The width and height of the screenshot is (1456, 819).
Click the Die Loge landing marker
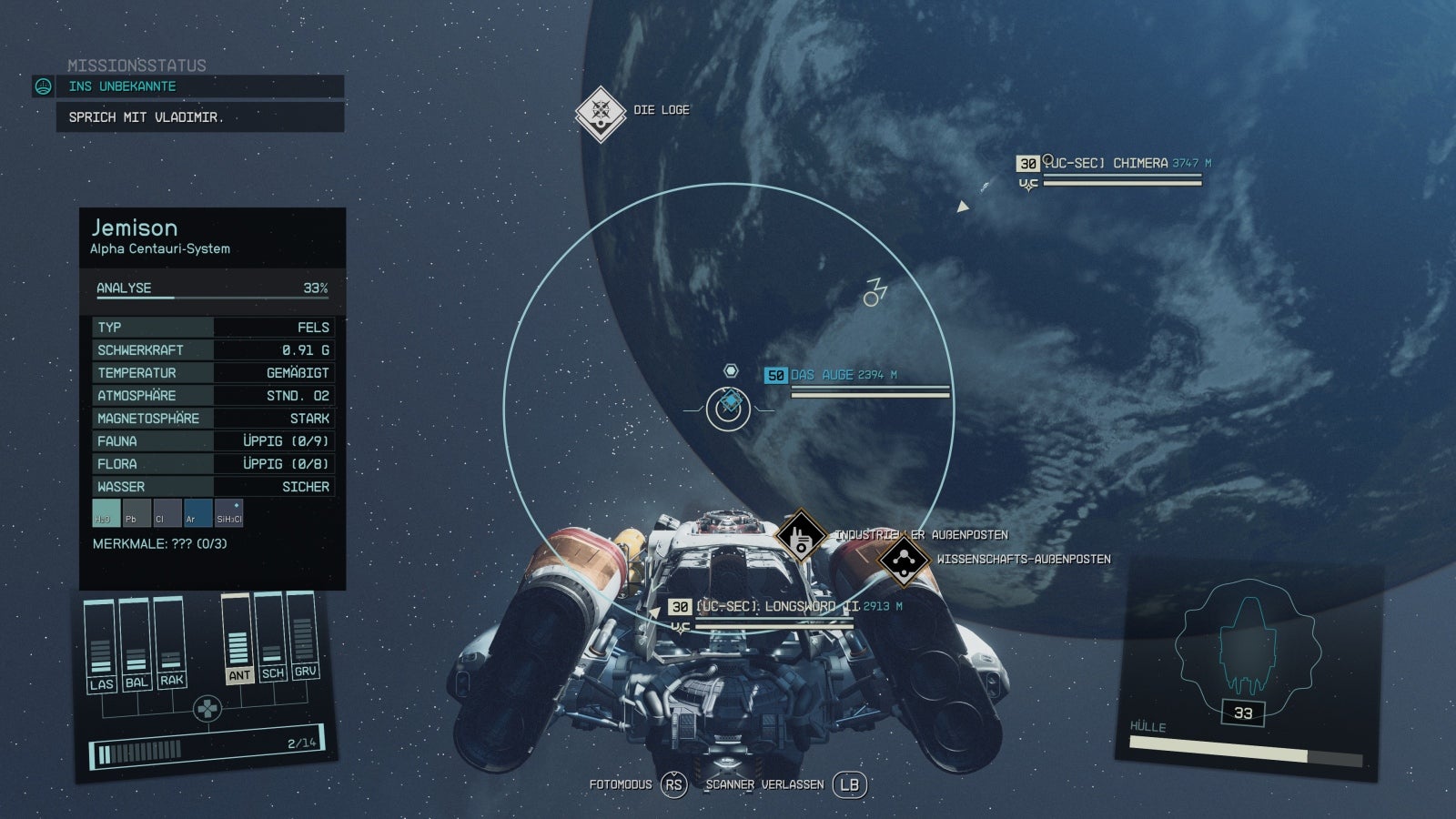(600, 113)
